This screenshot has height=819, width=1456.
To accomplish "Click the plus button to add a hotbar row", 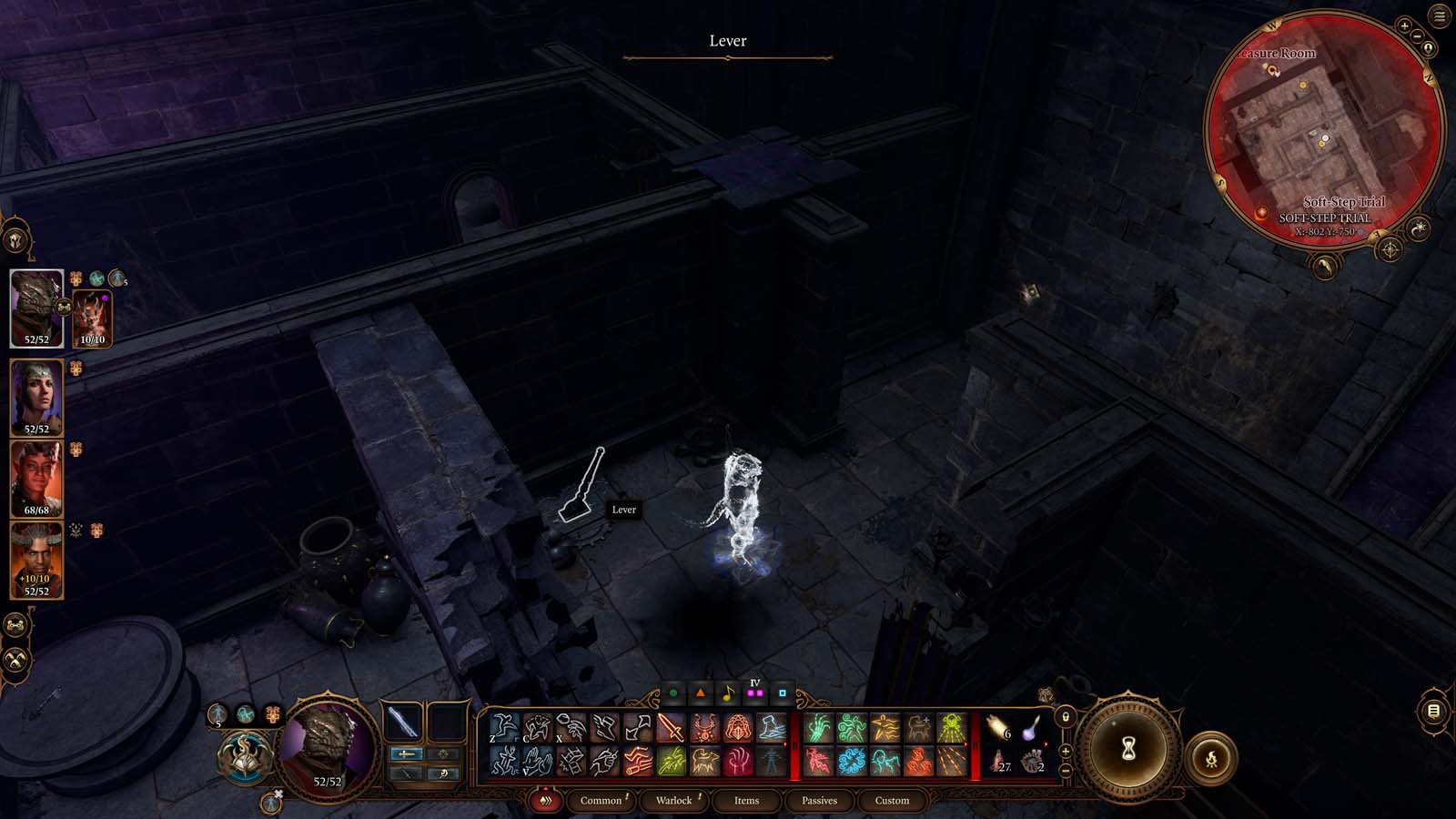I will [1066, 752].
